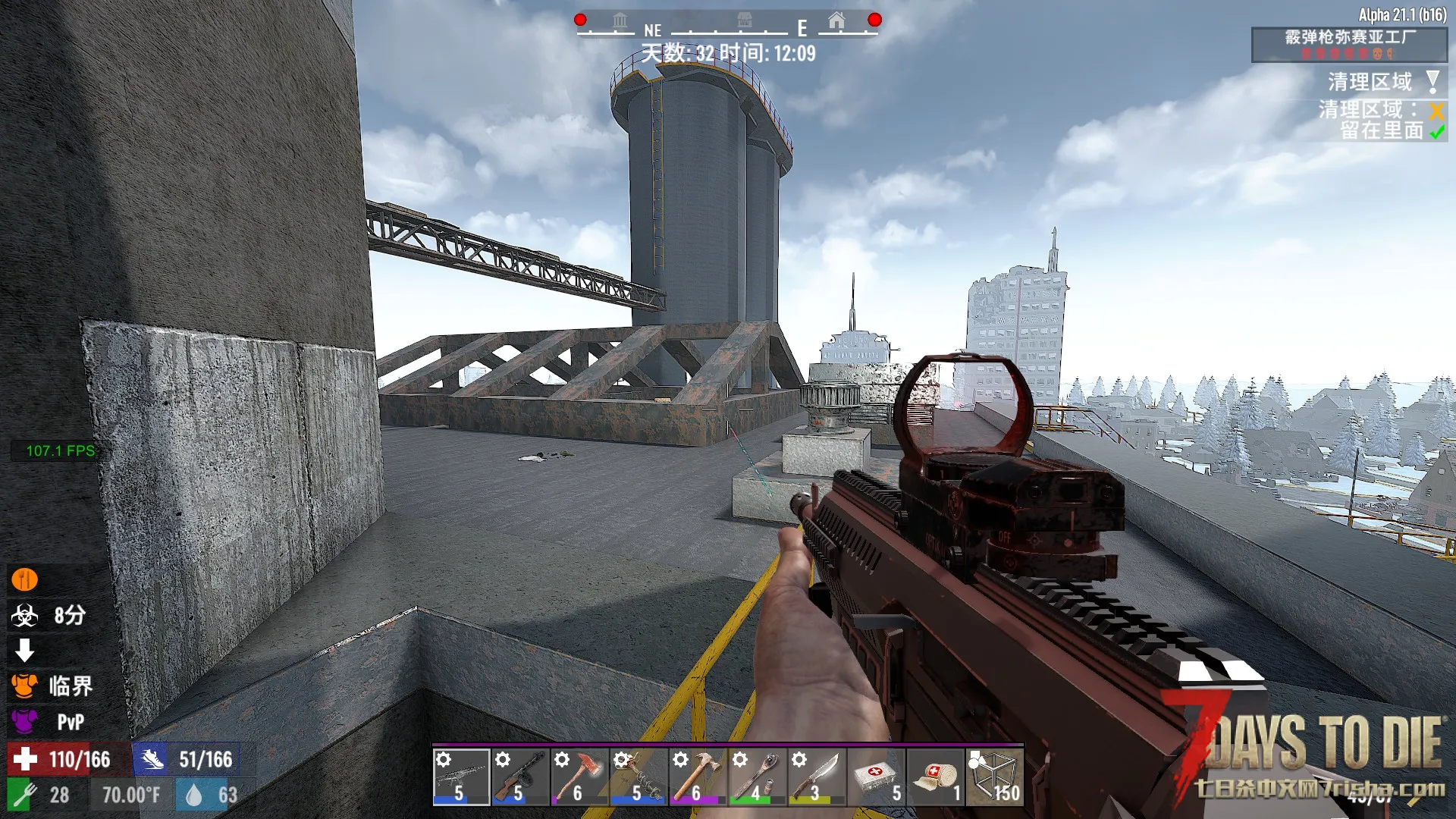
Task: Open the 清理区域 quest tracker entry
Action: pos(1370,82)
